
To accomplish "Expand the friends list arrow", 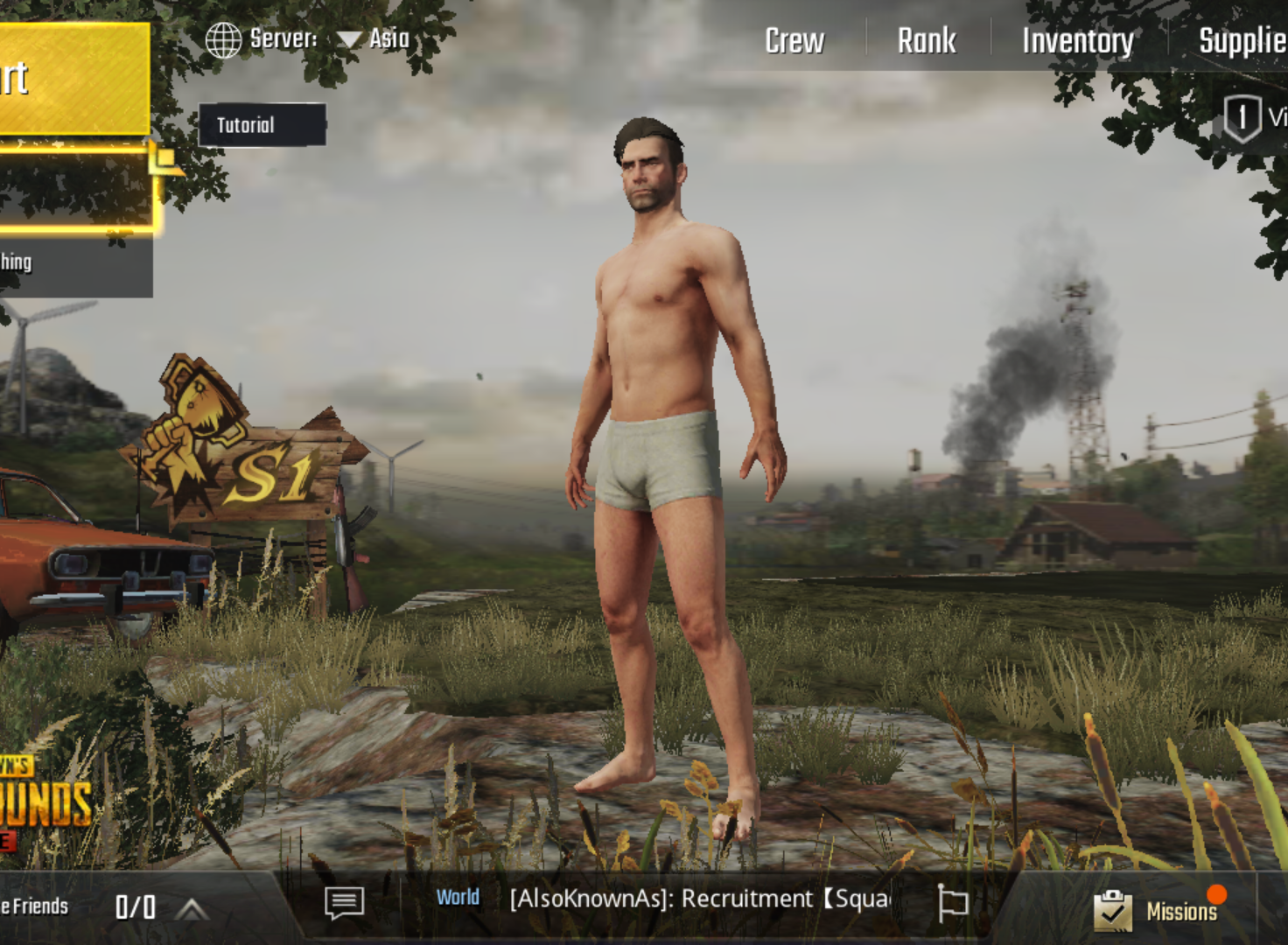I will pyautogui.click(x=192, y=909).
